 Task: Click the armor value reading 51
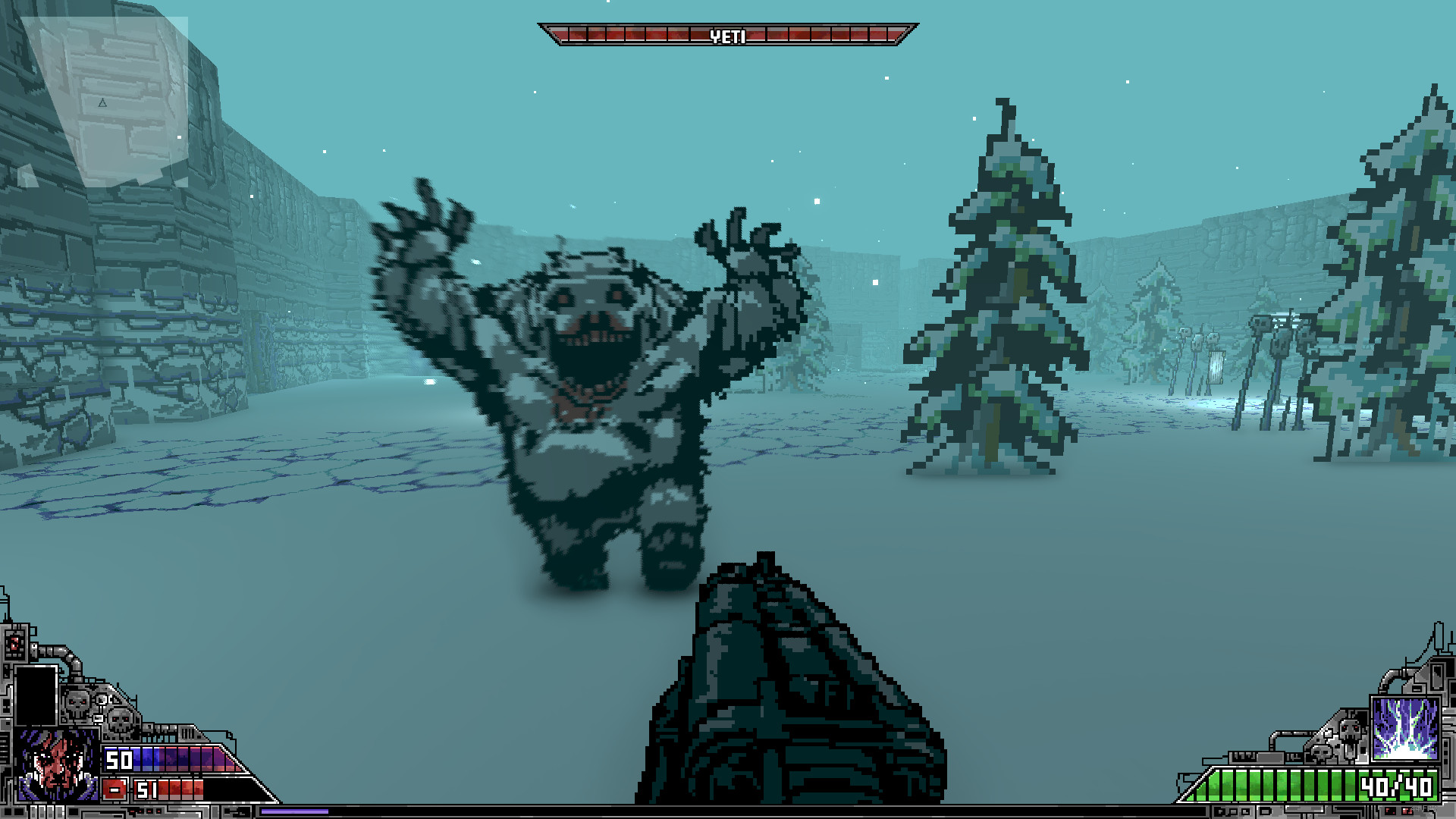coord(147,789)
